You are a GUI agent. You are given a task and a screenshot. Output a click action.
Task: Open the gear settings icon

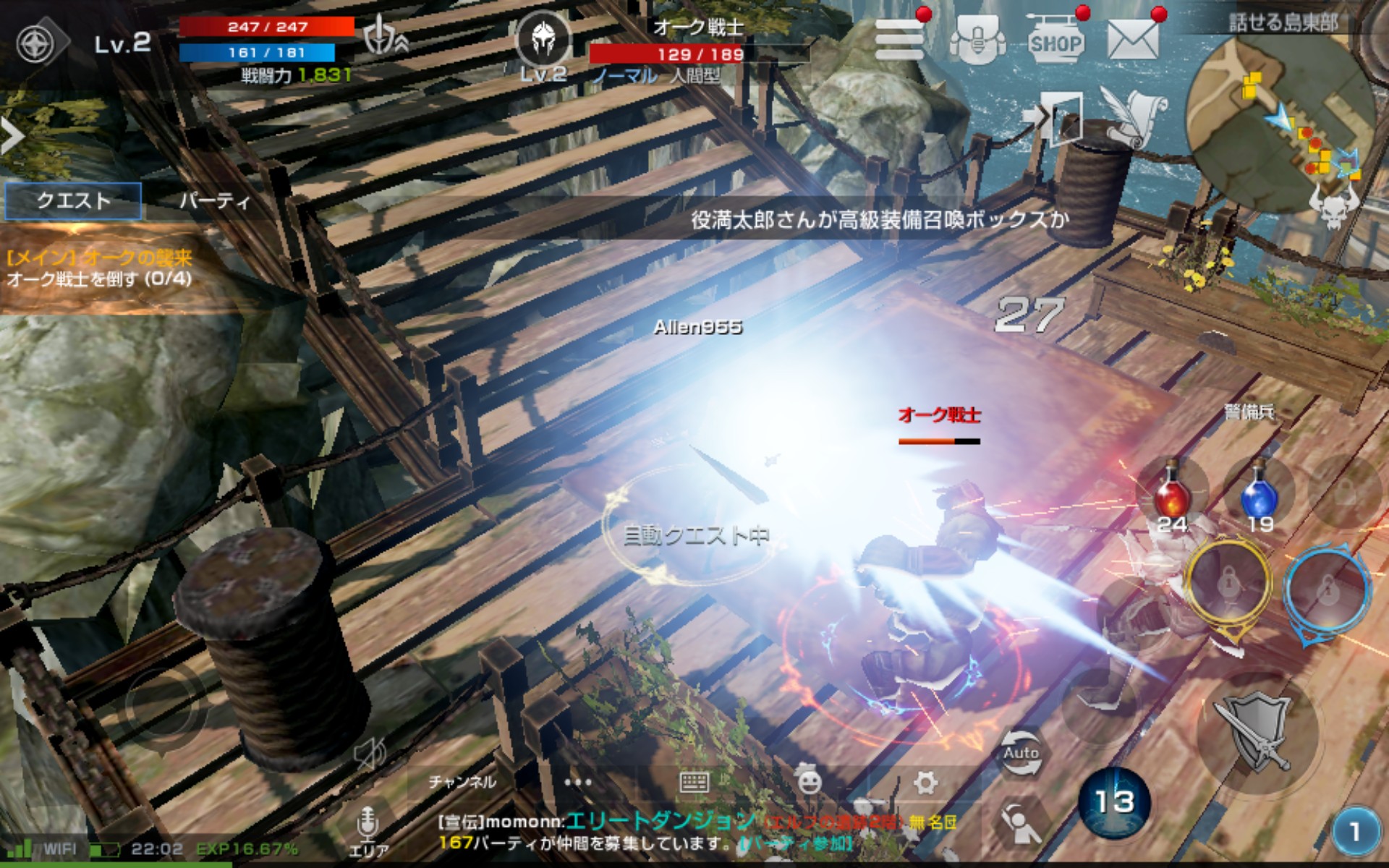[x=925, y=782]
